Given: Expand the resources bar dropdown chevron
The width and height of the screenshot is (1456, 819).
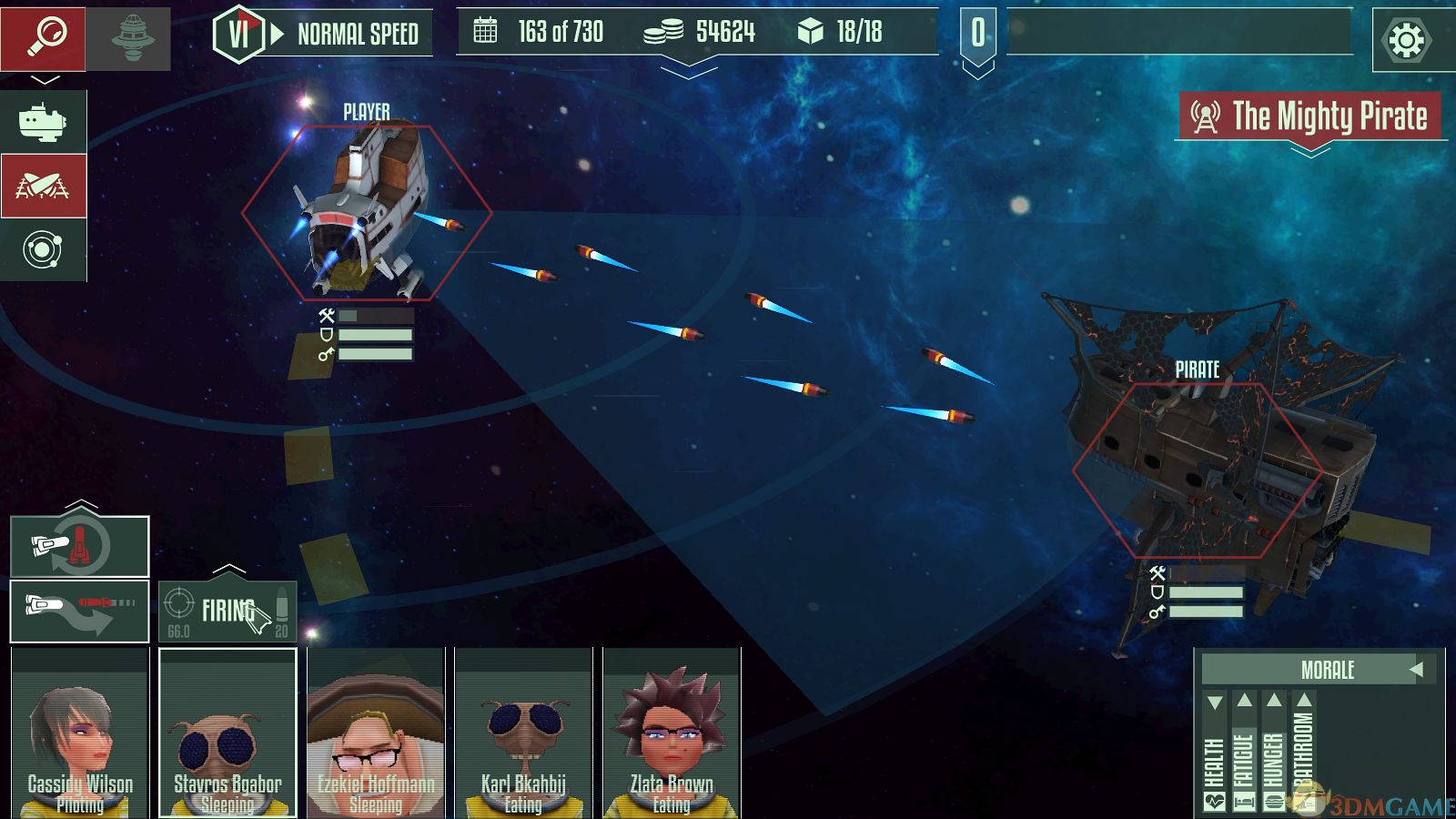Looking at the screenshot, I should pos(689,69).
